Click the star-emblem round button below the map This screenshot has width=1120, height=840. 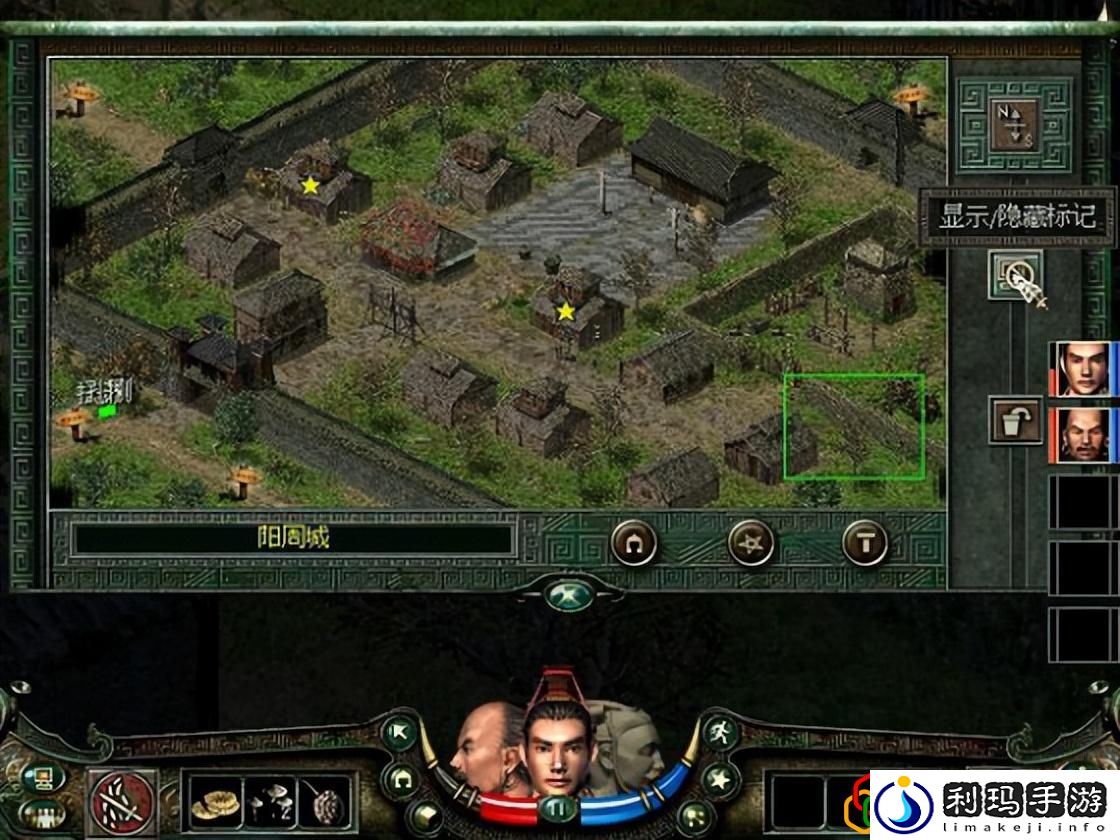click(x=750, y=543)
